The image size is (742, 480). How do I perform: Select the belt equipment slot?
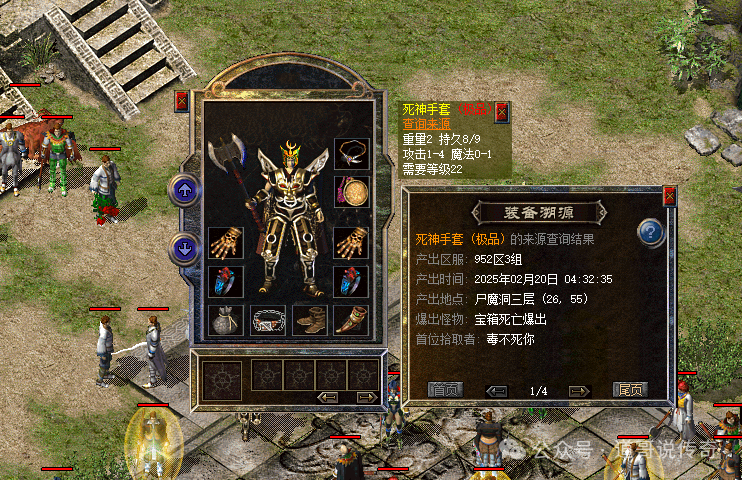coord(267,319)
